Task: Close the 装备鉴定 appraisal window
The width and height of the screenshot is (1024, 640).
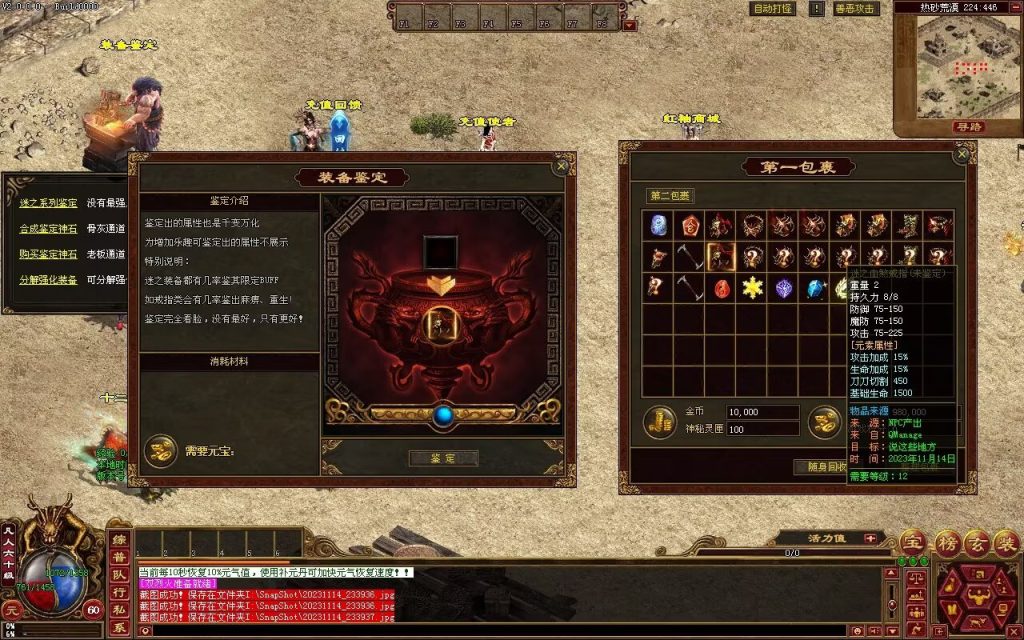Action: tap(561, 166)
